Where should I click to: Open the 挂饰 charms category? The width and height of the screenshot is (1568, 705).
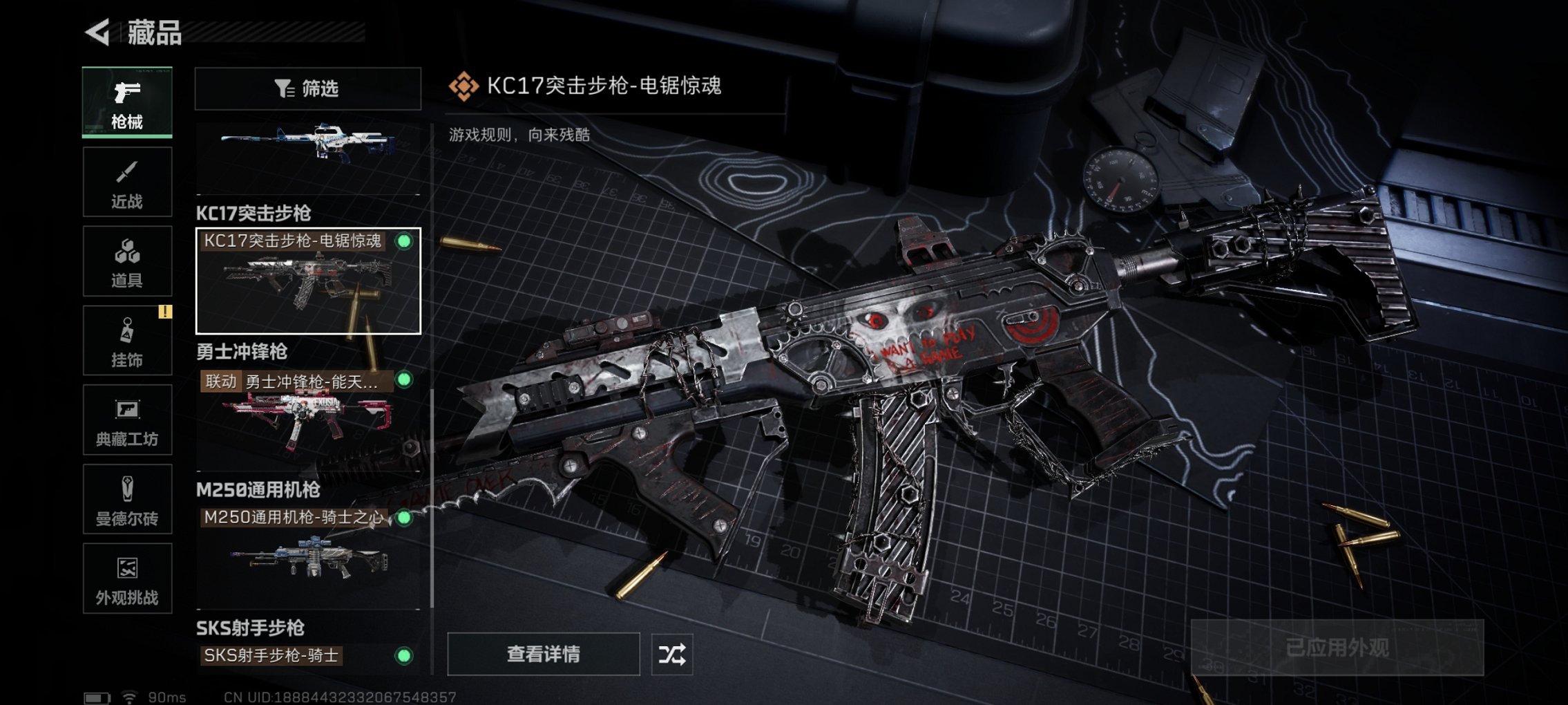coord(126,340)
